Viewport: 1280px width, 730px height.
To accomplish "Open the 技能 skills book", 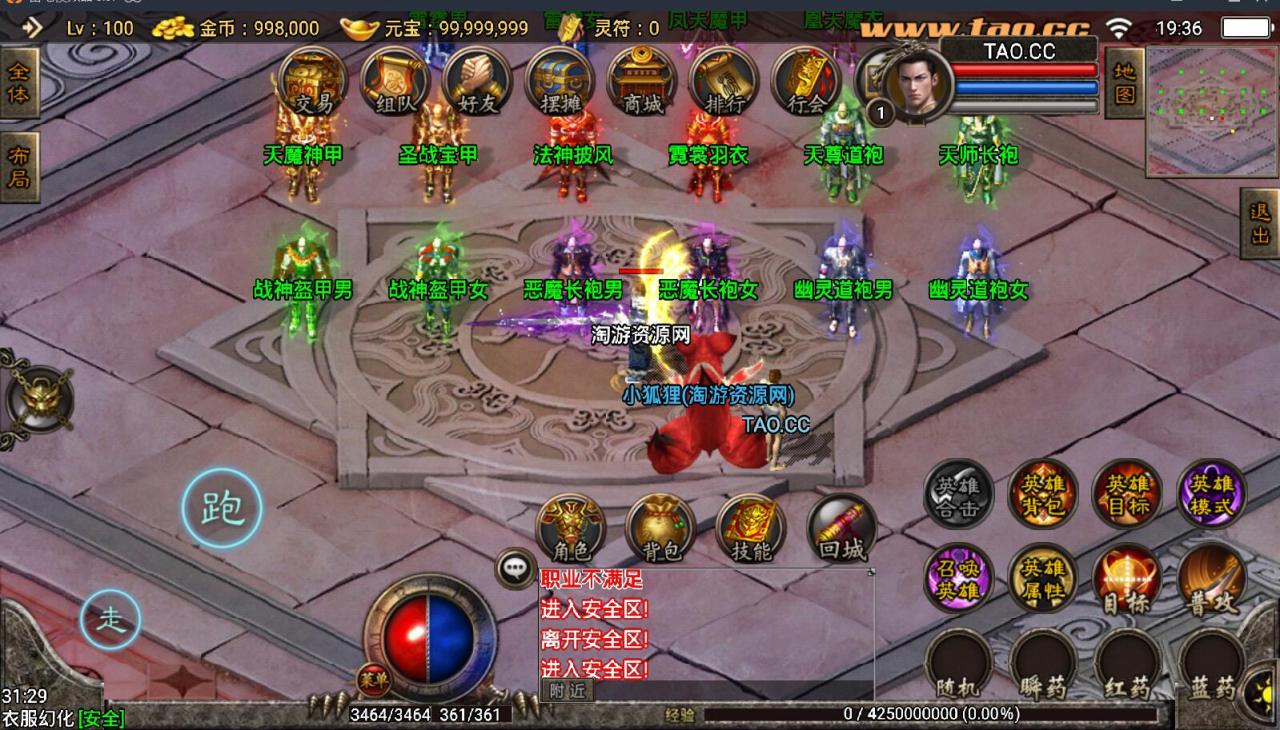I will [x=750, y=527].
